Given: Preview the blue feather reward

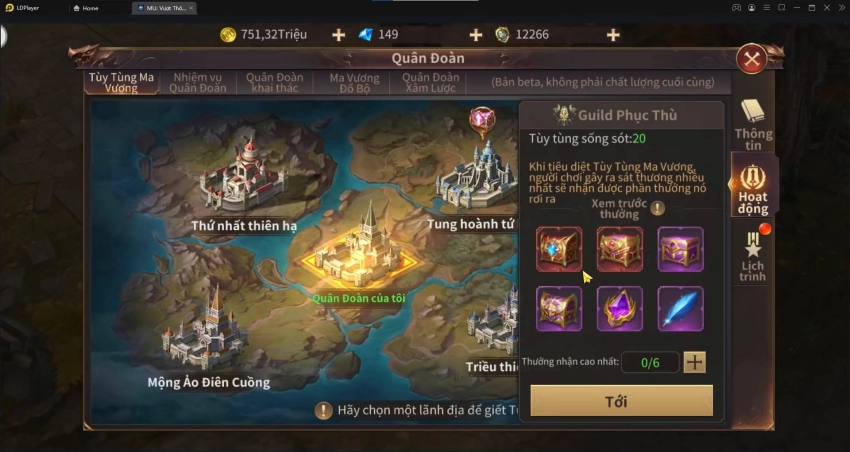Looking at the screenshot, I should click(x=680, y=308).
